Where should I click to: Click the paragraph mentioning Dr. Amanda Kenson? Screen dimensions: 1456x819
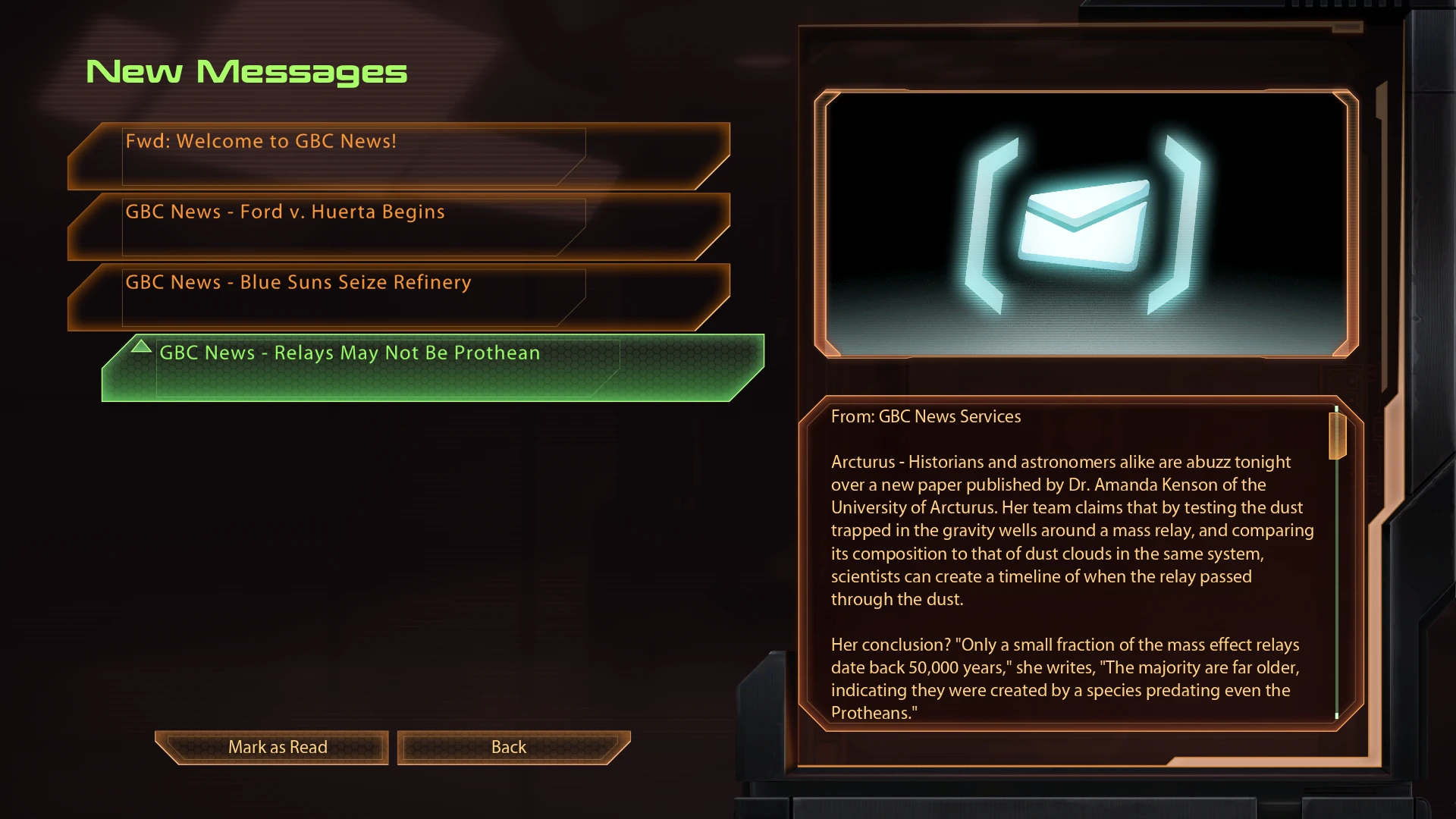point(1062,485)
